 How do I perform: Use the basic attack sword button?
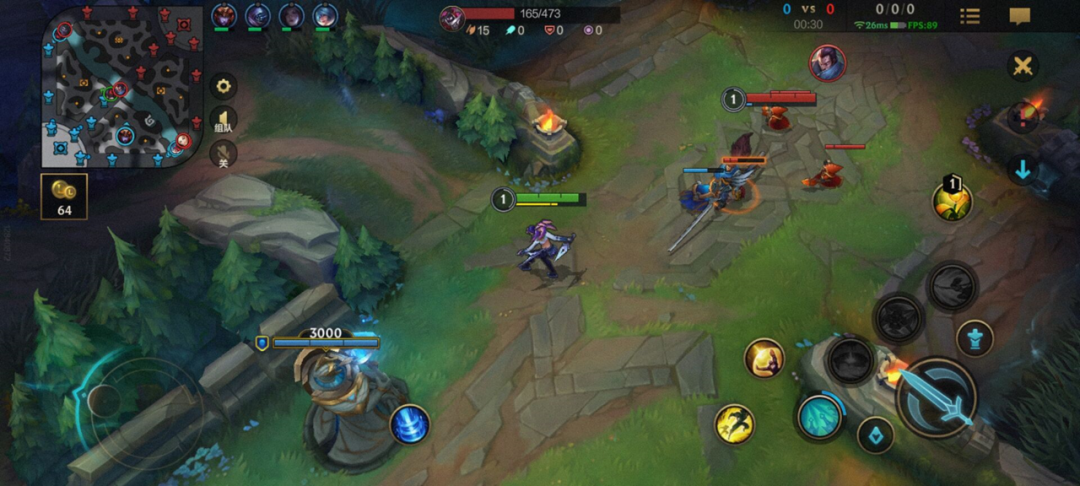(936, 398)
